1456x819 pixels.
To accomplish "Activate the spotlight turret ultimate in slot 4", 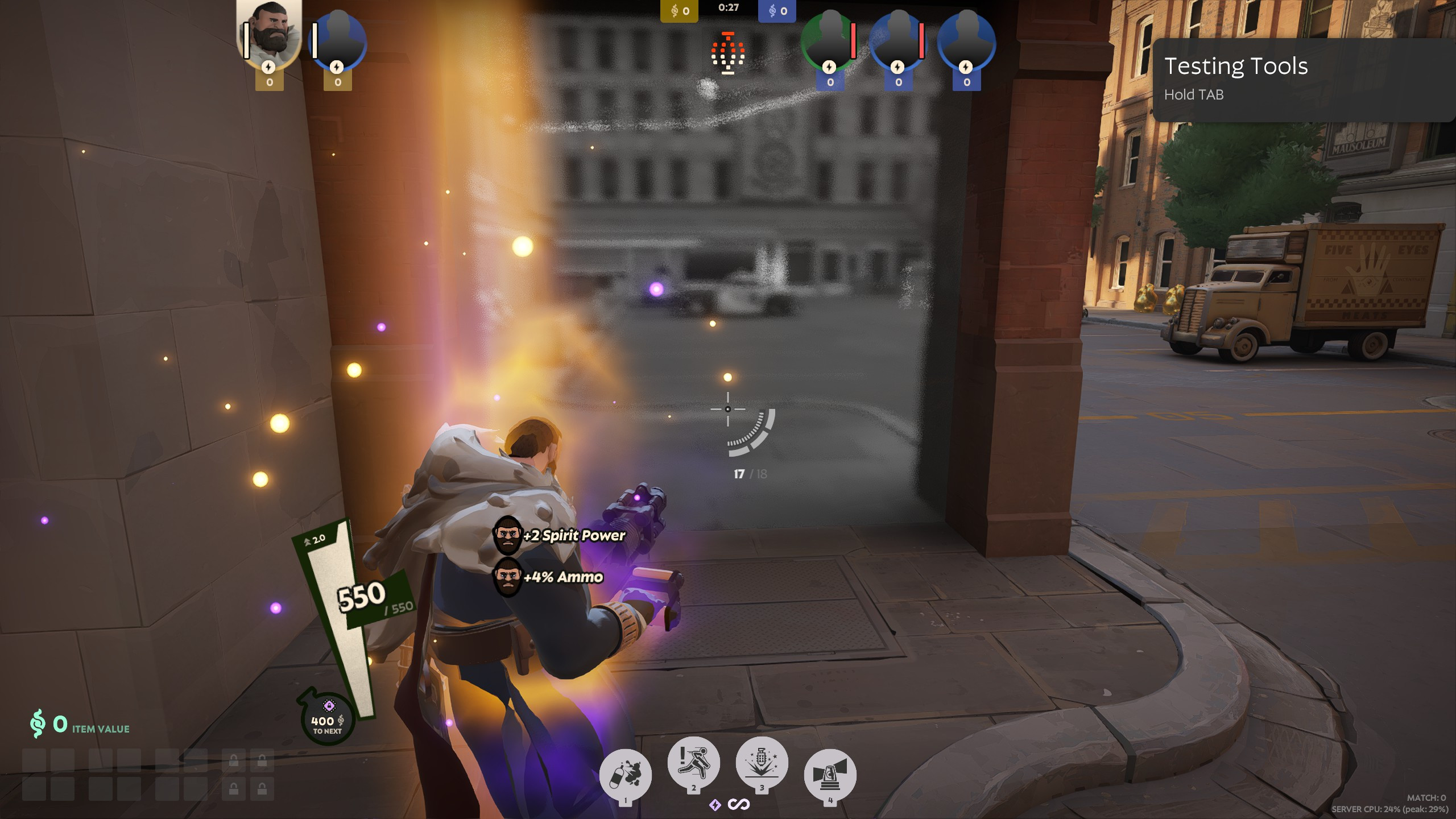I will (830, 774).
